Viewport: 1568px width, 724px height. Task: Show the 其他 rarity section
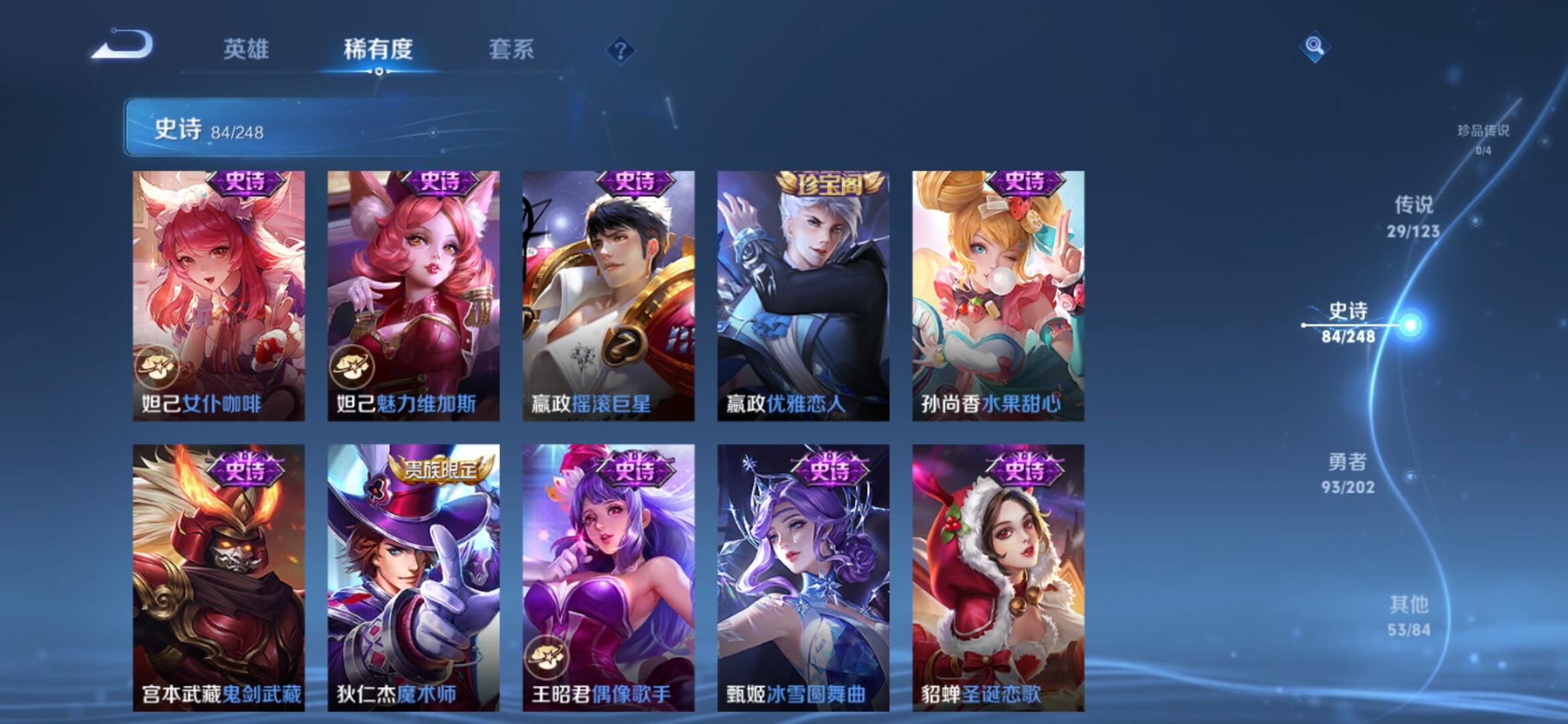point(1409,615)
